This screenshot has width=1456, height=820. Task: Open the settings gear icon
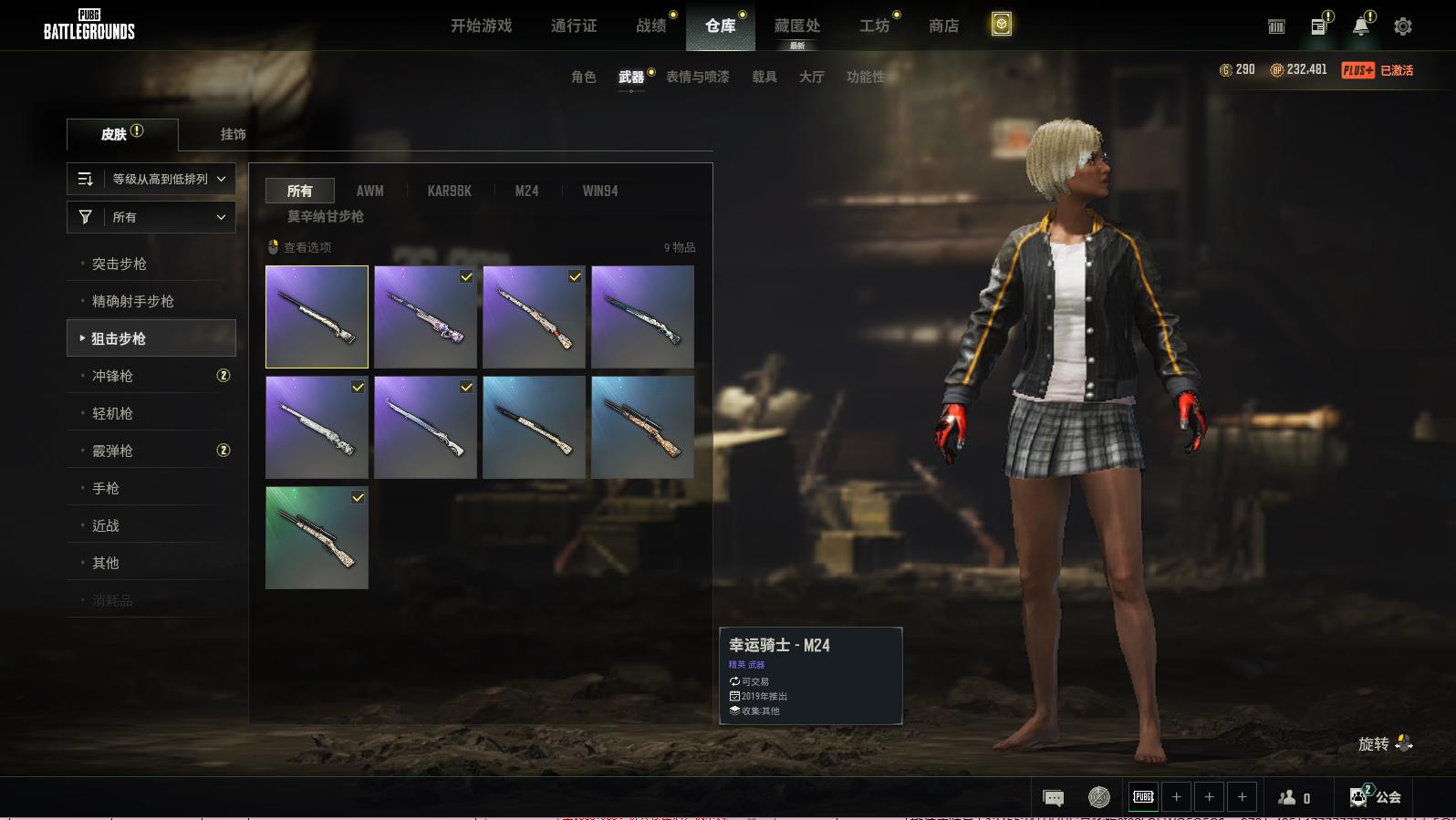[1402, 26]
